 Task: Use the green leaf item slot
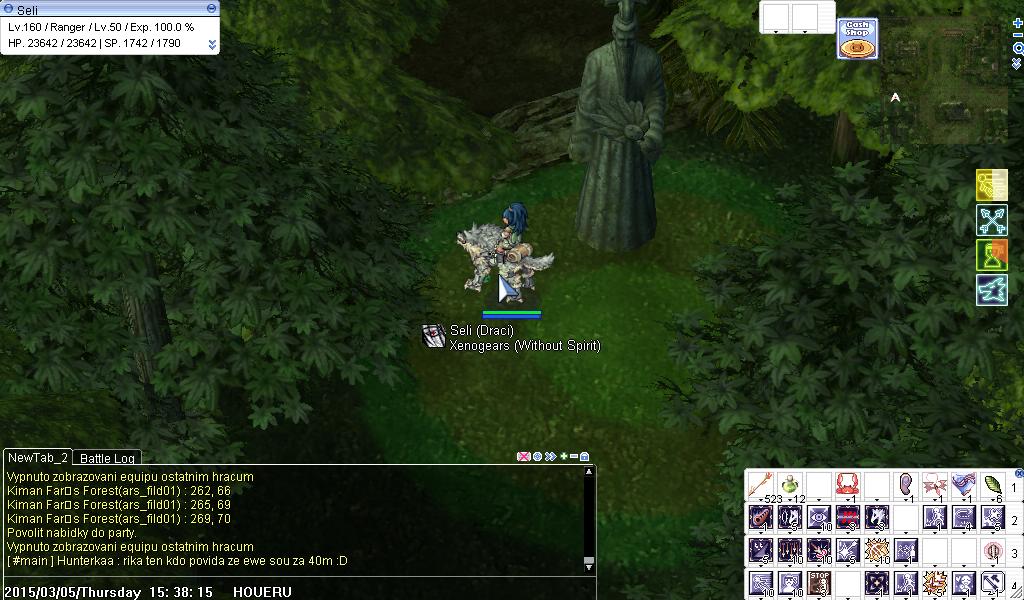(x=993, y=485)
